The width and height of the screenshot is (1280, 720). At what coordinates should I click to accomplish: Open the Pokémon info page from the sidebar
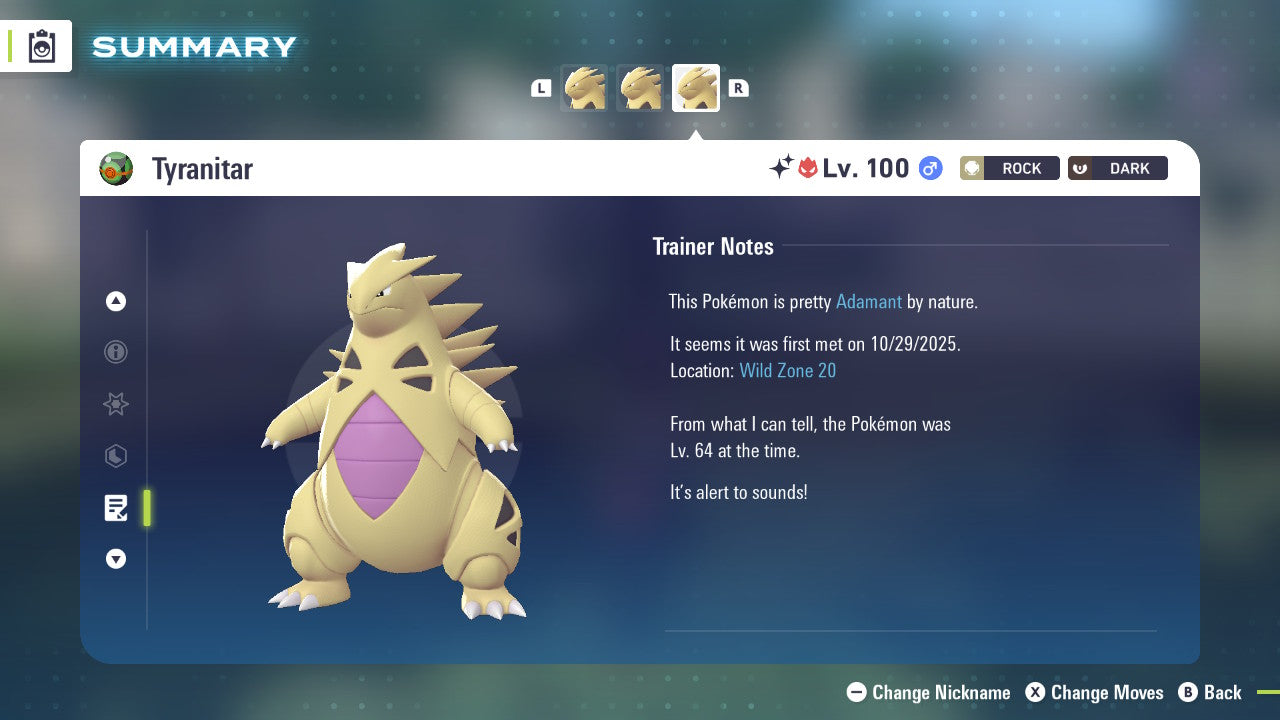[x=115, y=352]
